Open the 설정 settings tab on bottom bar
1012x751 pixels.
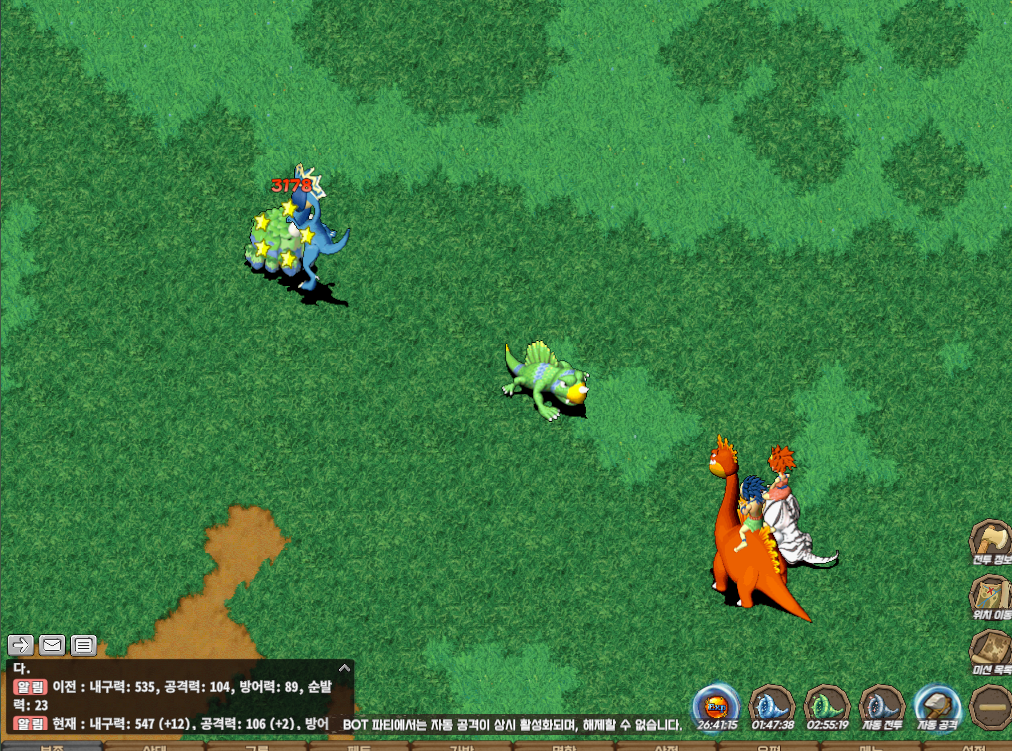pyautogui.click(x=974, y=746)
